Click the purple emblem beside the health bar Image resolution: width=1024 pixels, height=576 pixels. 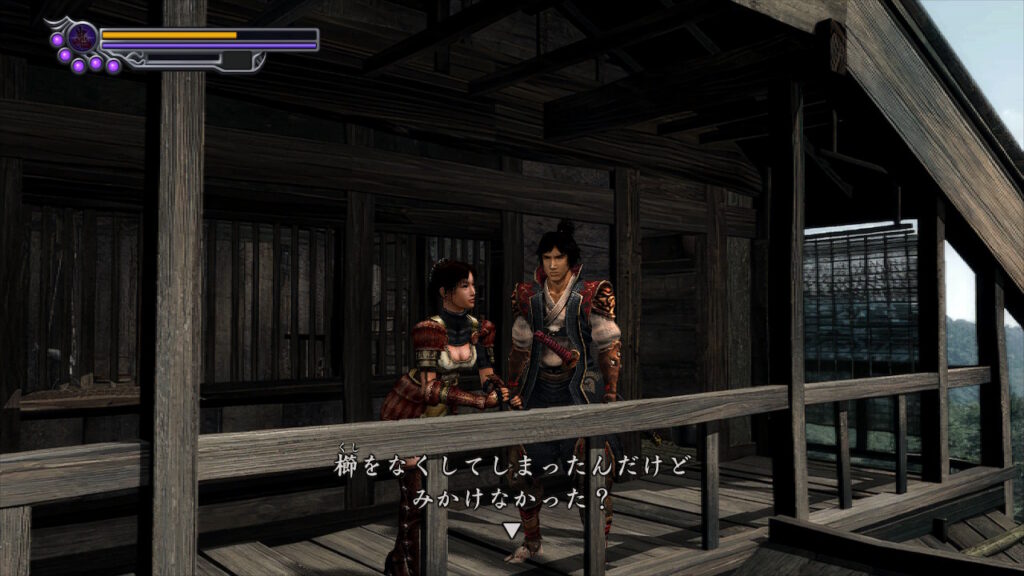82,38
